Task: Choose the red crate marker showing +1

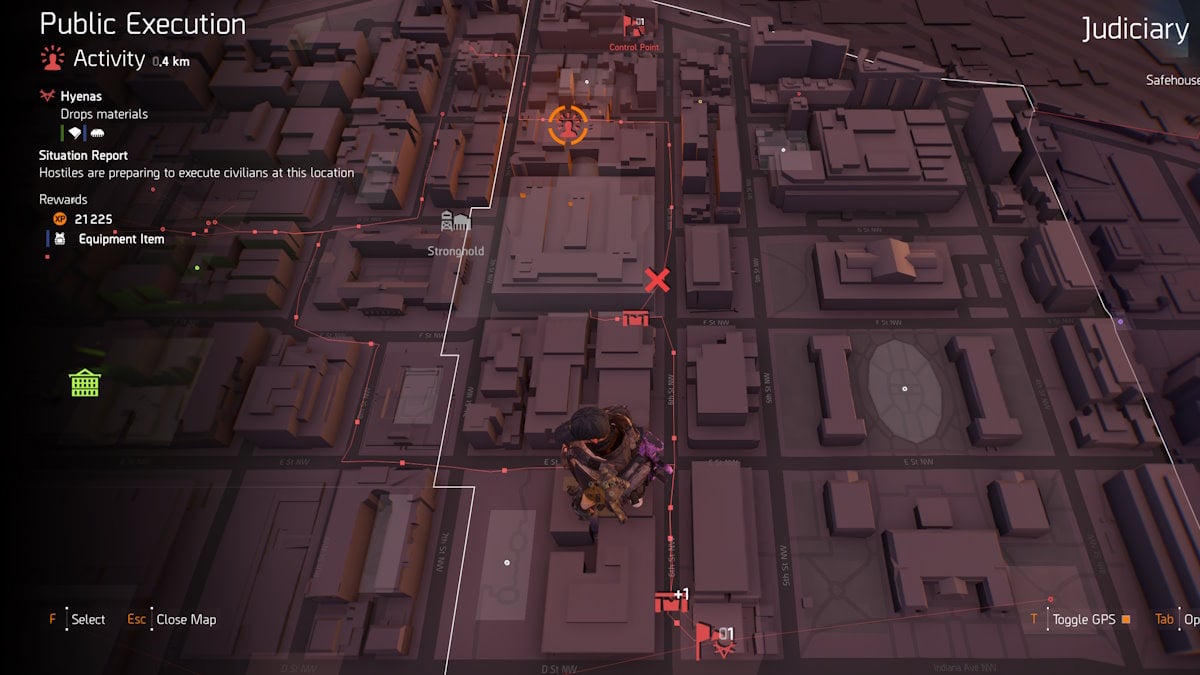Action: pyautogui.click(x=668, y=602)
